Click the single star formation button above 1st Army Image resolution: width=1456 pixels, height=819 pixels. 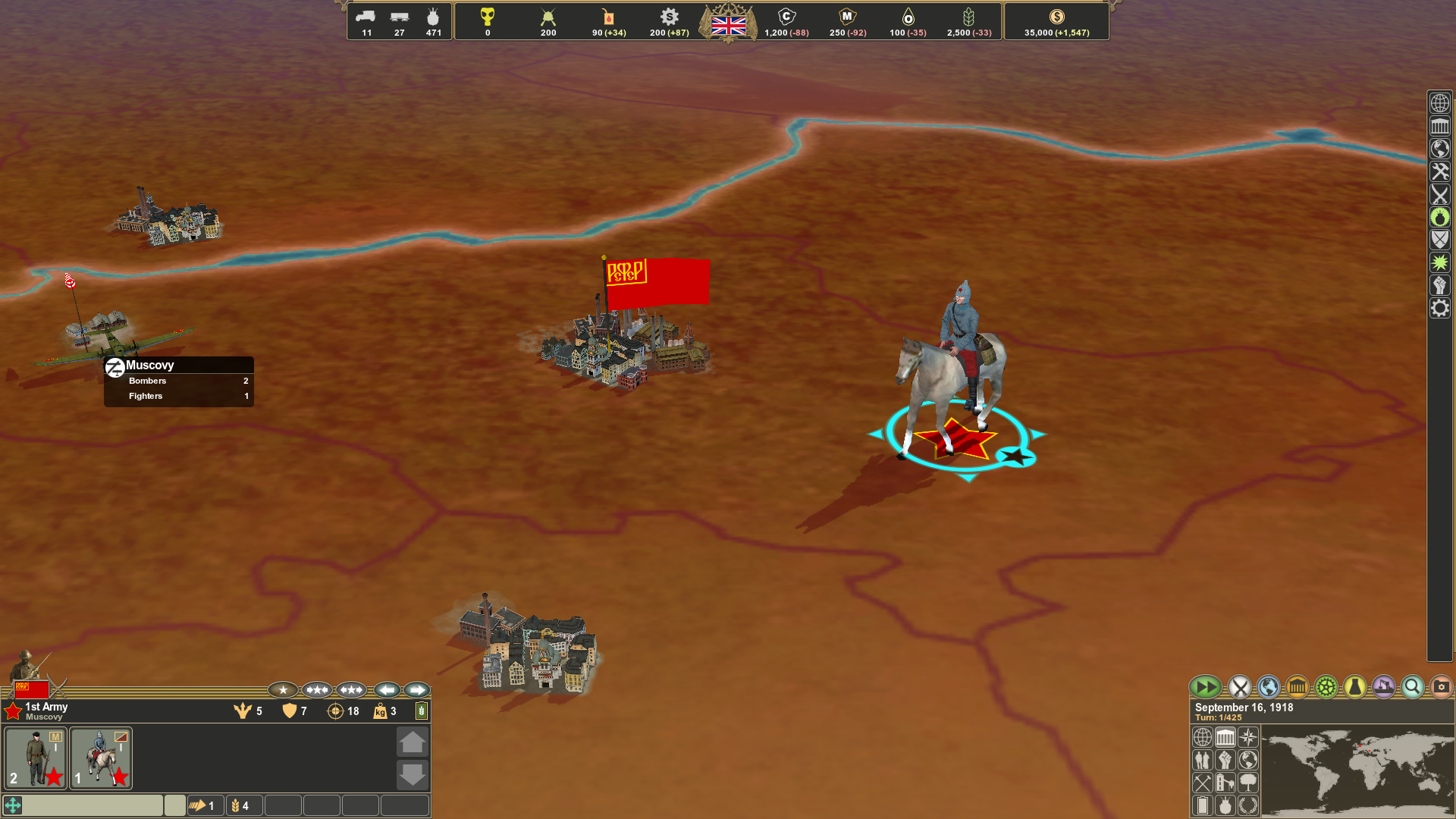click(x=283, y=690)
